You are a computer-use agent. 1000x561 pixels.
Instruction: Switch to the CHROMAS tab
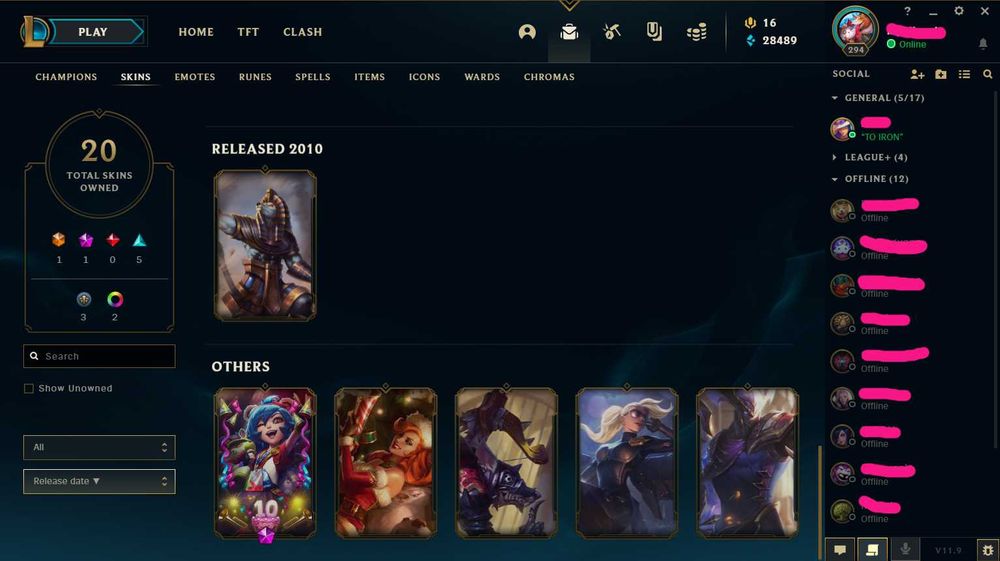[x=549, y=77]
